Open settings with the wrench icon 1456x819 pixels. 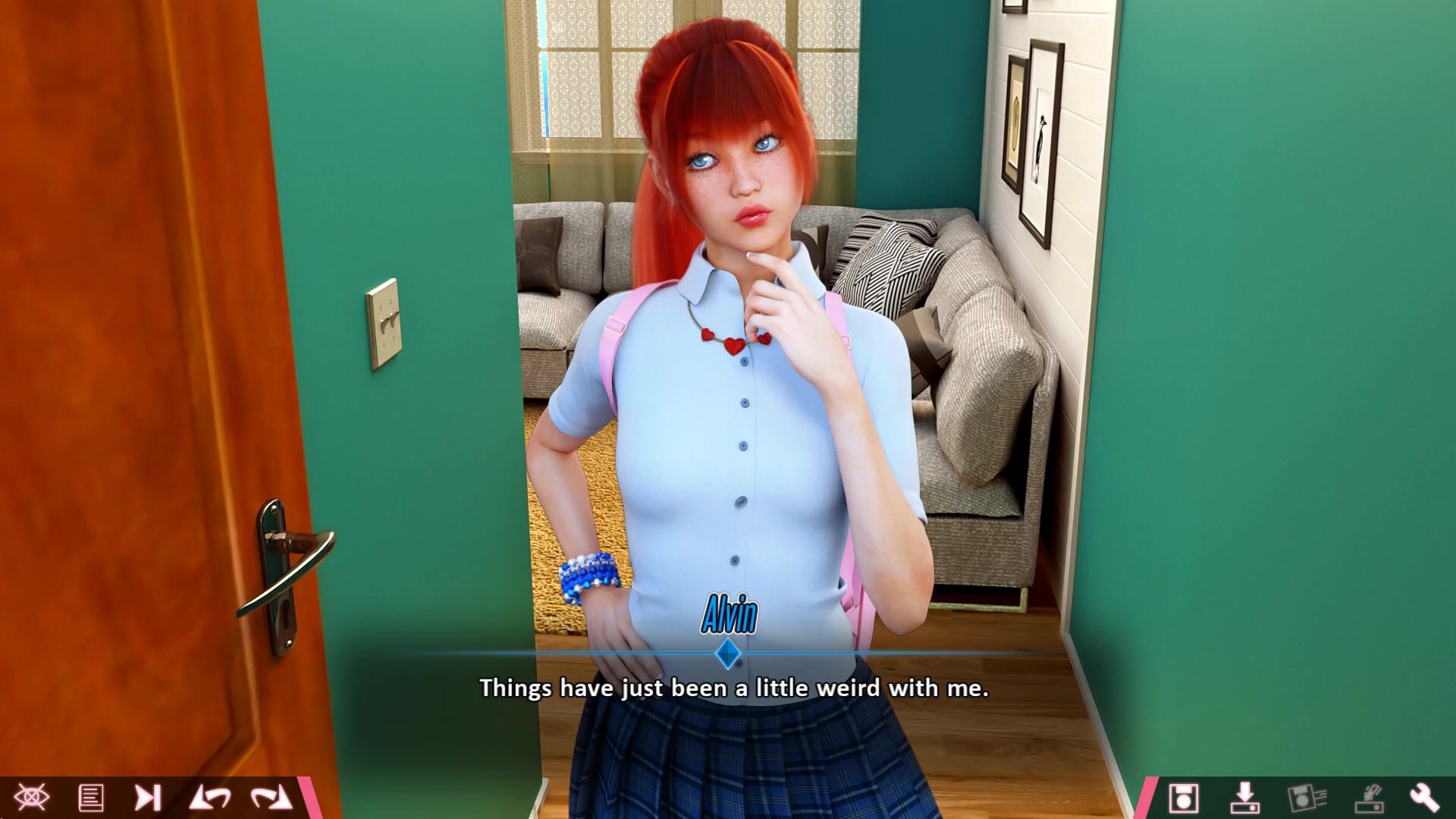tap(1424, 798)
